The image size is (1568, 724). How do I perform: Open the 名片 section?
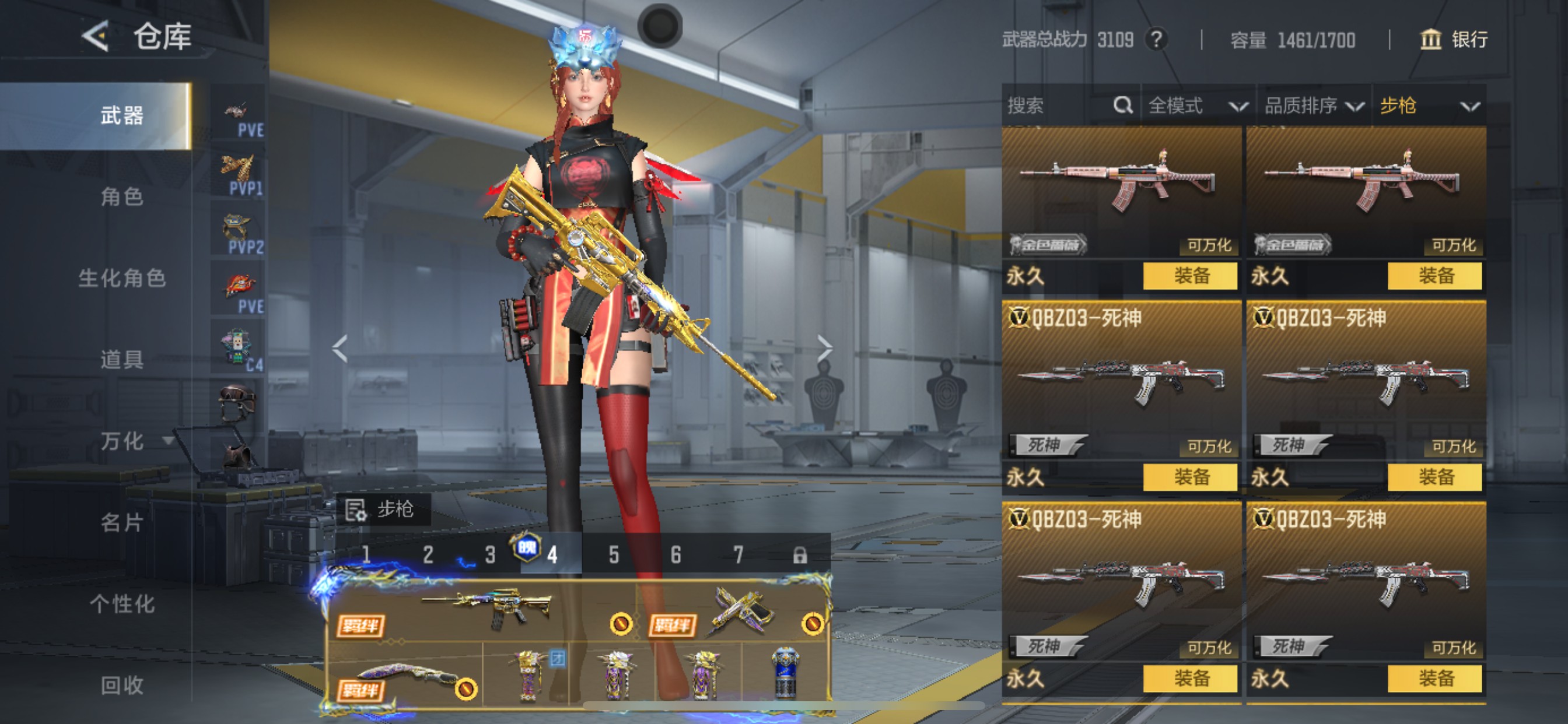point(122,523)
